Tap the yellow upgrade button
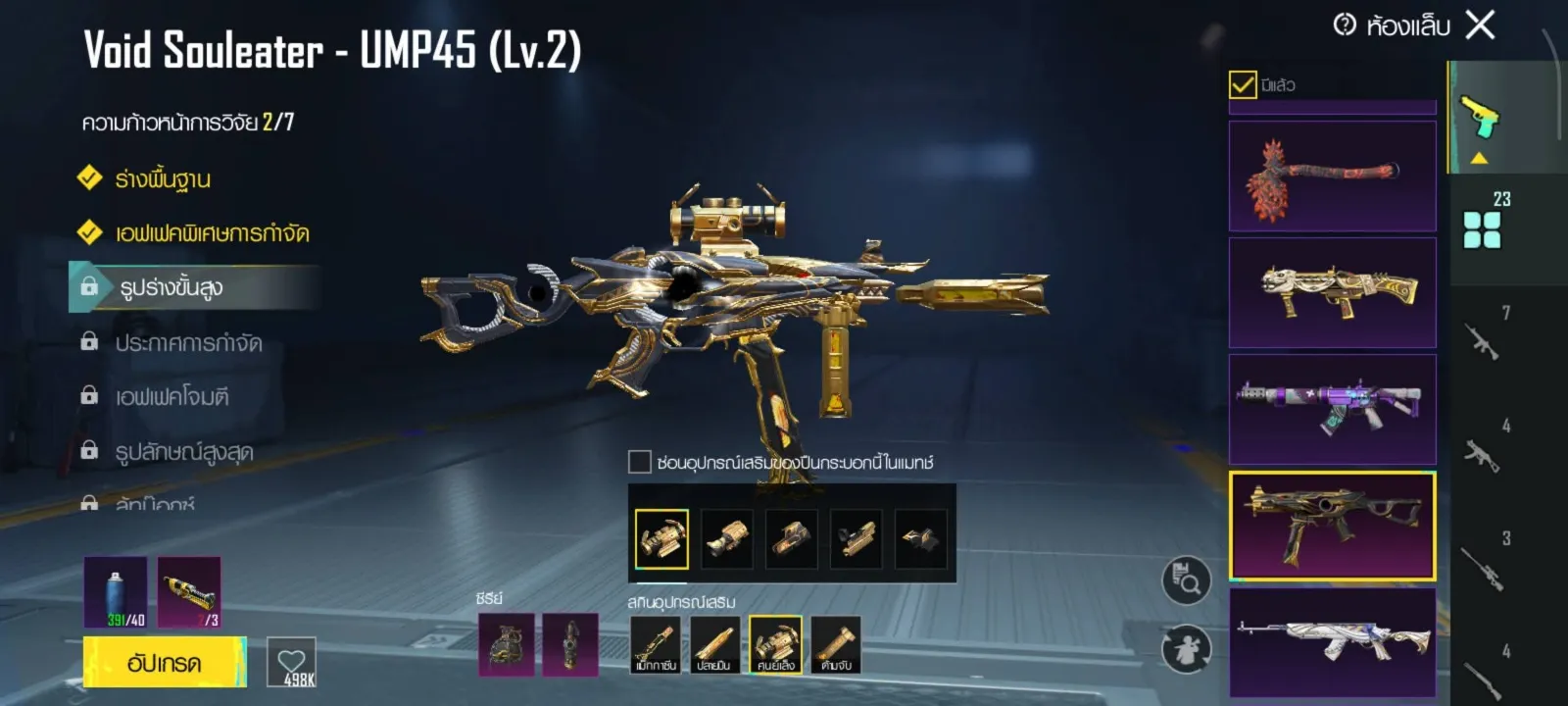 (x=165, y=662)
